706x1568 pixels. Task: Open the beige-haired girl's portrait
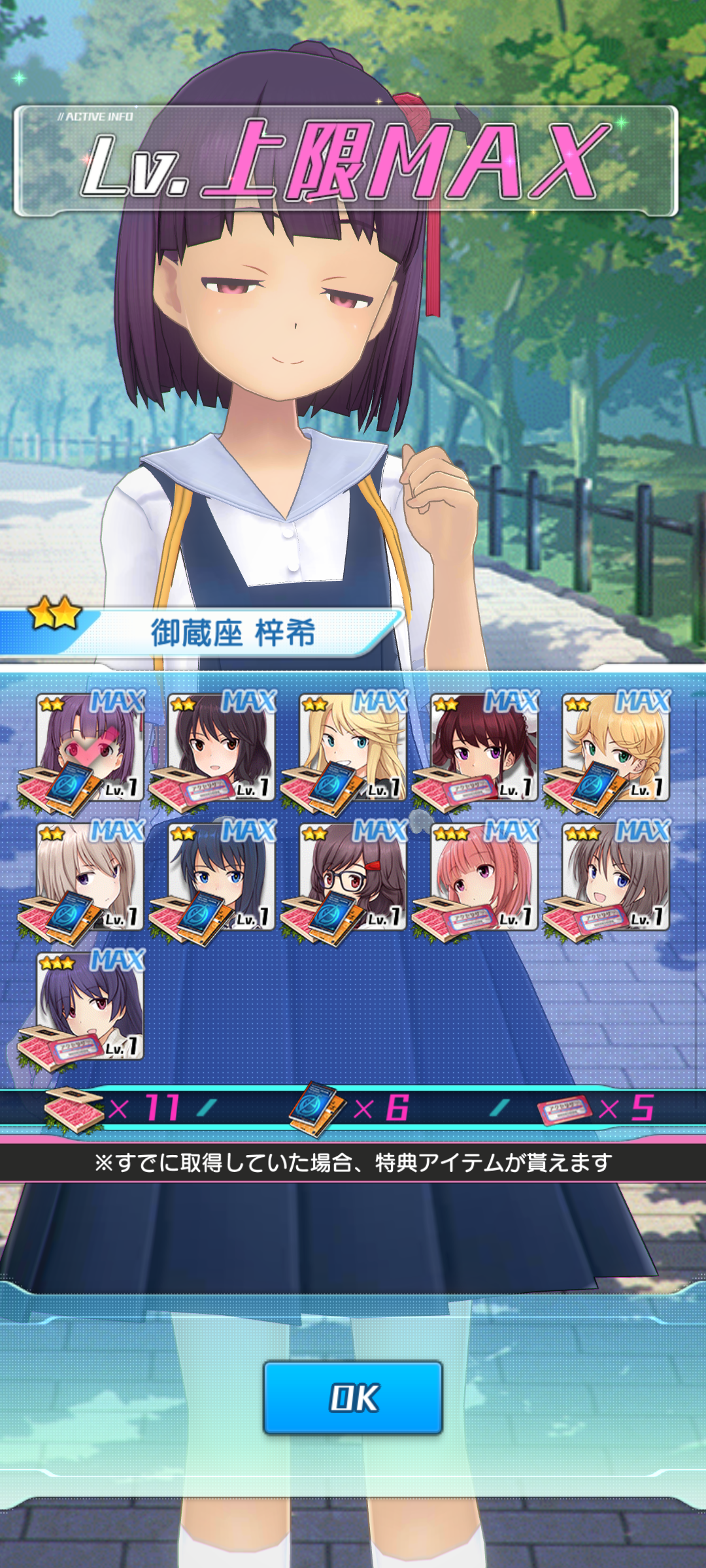(90, 876)
